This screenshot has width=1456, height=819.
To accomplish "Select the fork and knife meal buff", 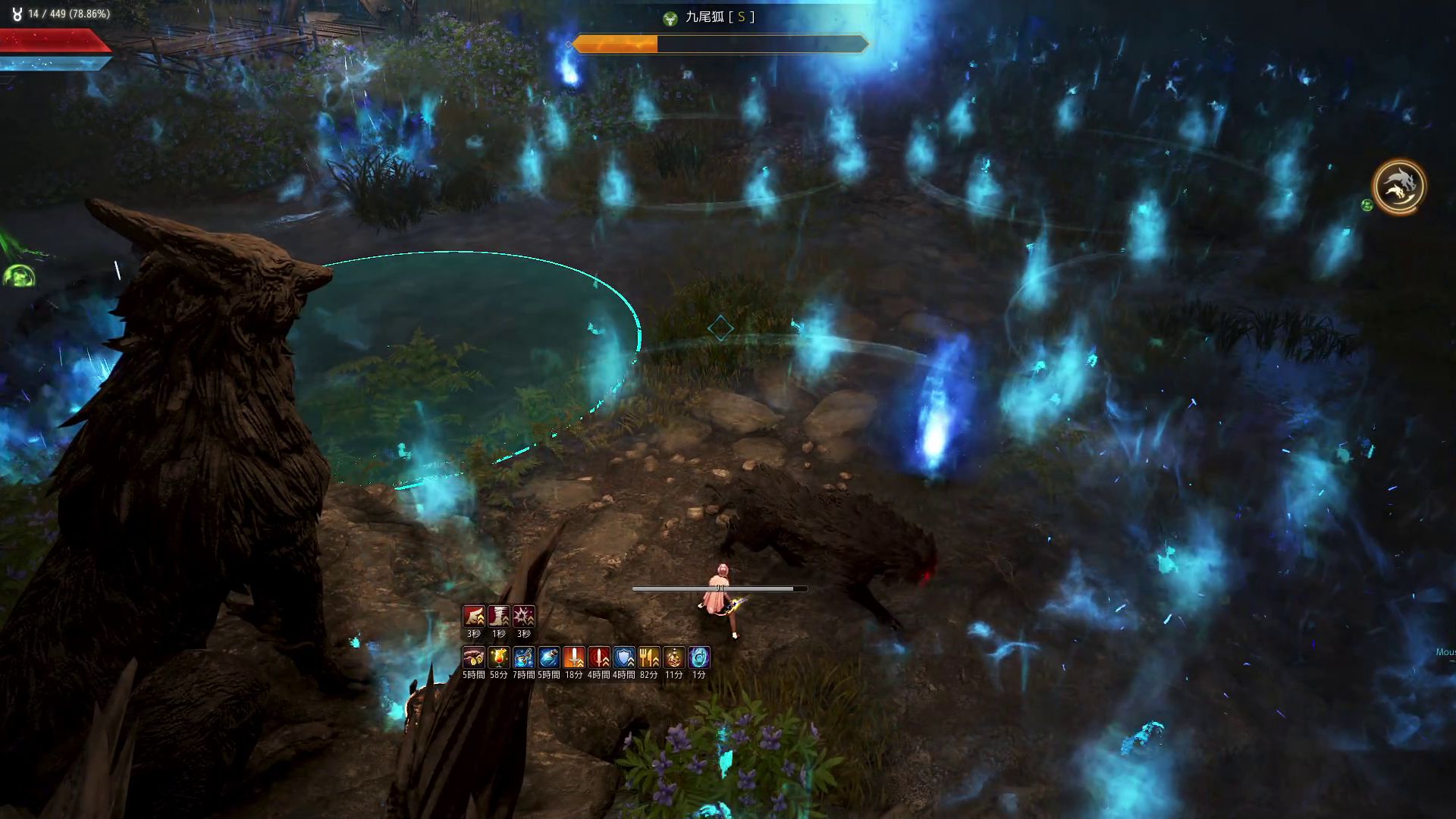I will point(649,657).
